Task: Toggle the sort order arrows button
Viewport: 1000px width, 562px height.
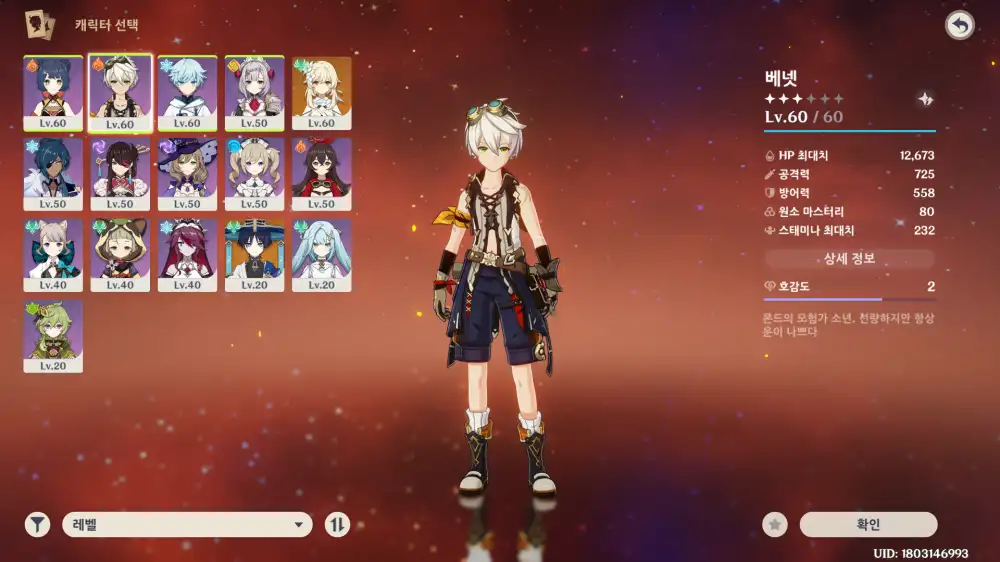Action: (337, 524)
